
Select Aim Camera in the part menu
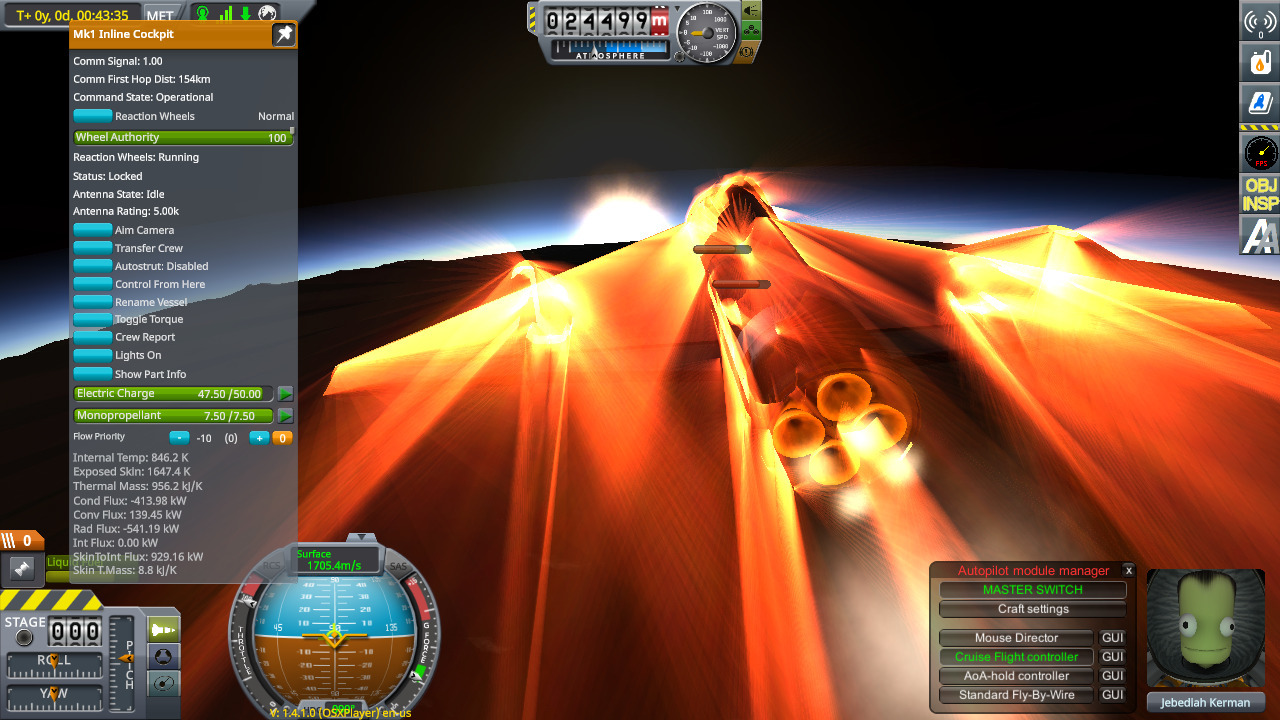[x=93, y=230]
